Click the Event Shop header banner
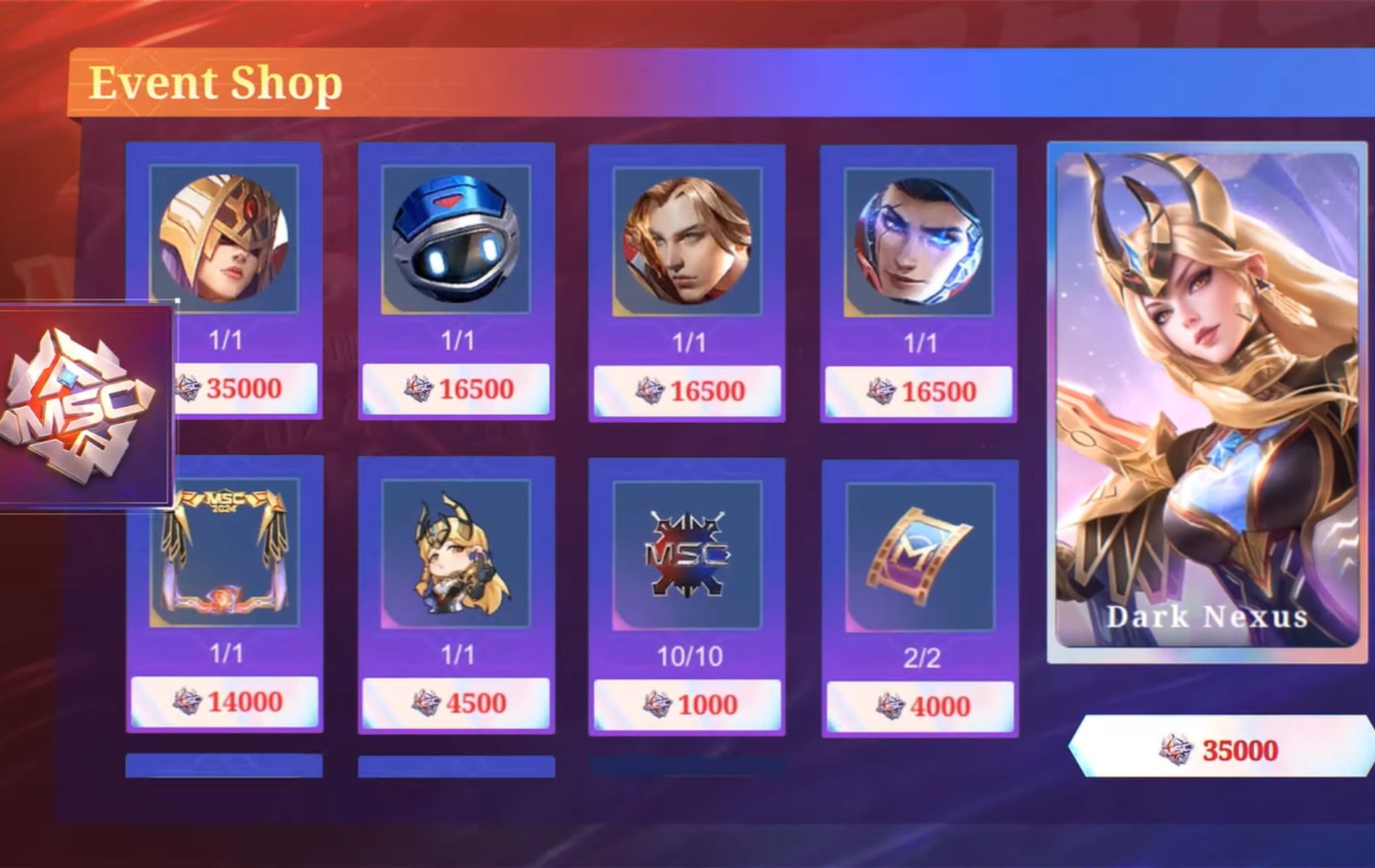1375x868 pixels. [x=217, y=82]
